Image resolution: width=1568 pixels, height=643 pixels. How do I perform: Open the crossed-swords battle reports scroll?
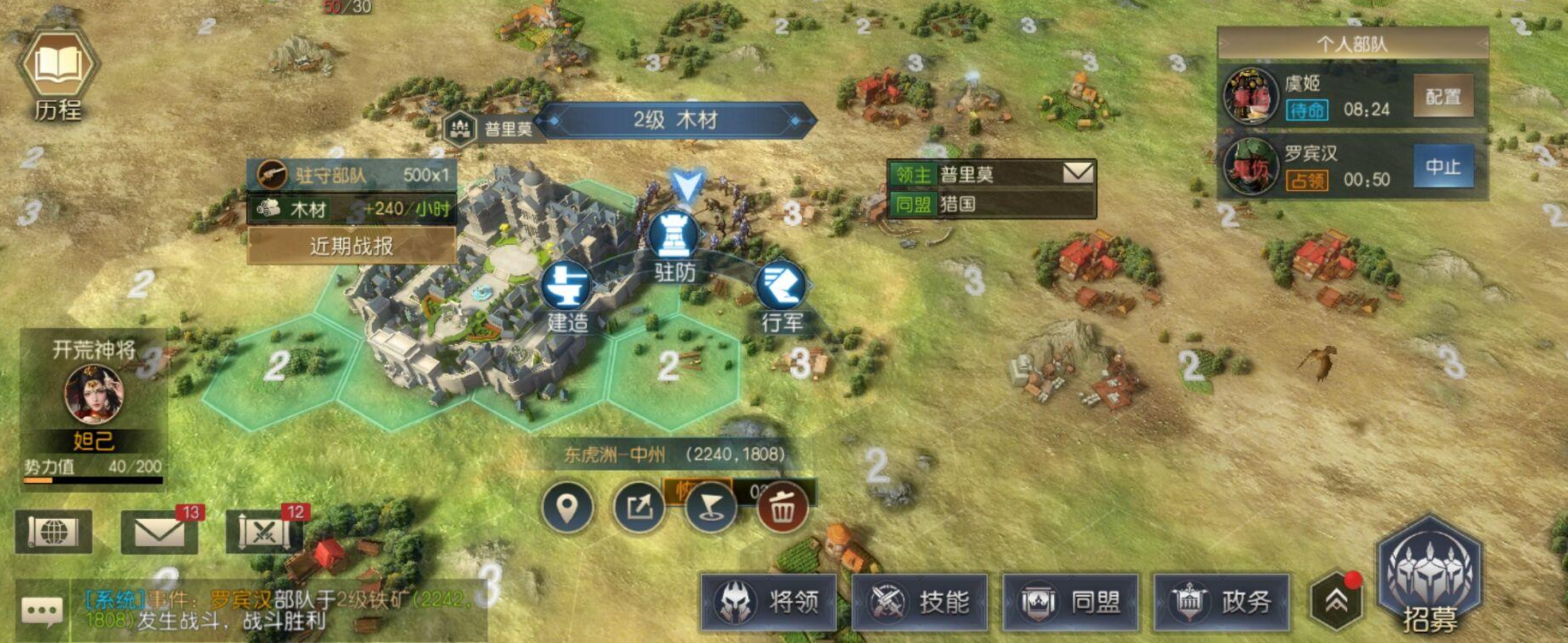pyautogui.click(x=264, y=533)
